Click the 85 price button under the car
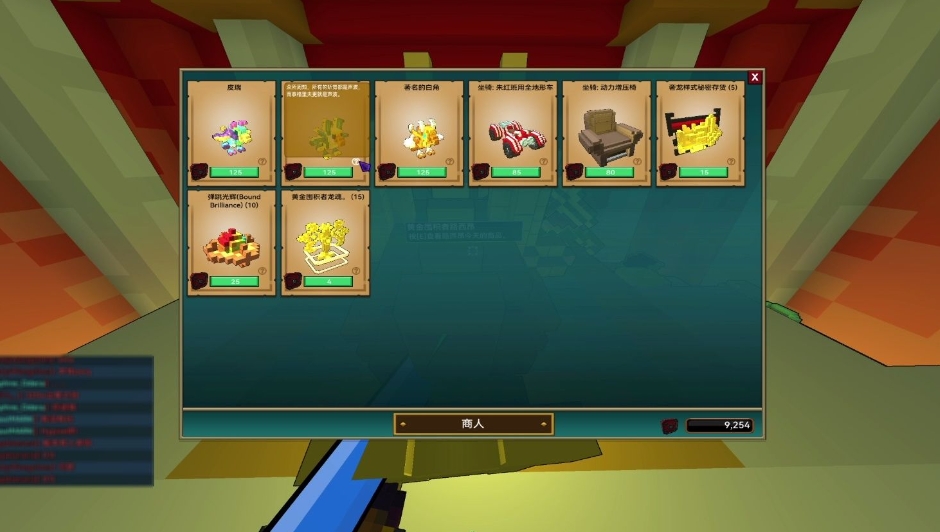 pos(516,172)
